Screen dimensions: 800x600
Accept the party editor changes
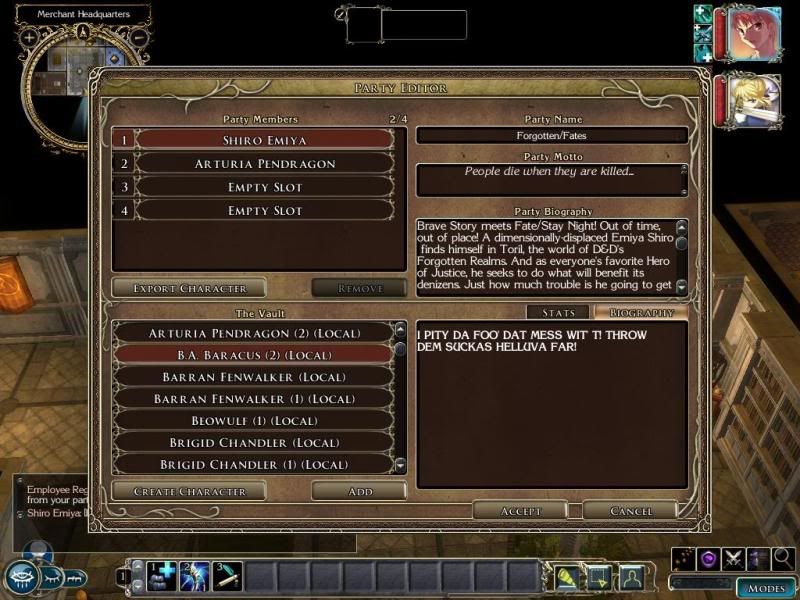pyautogui.click(x=520, y=510)
